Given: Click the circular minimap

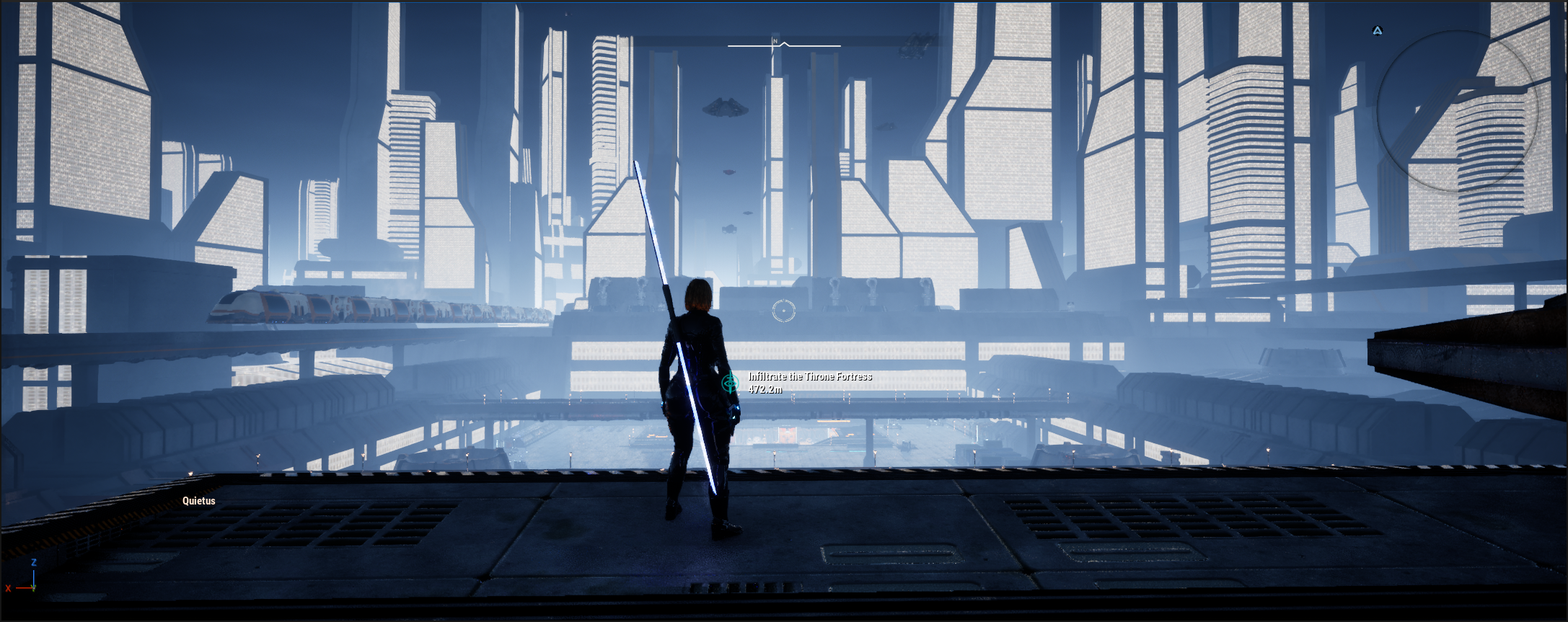Looking at the screenshot, I should (1458, 112).
